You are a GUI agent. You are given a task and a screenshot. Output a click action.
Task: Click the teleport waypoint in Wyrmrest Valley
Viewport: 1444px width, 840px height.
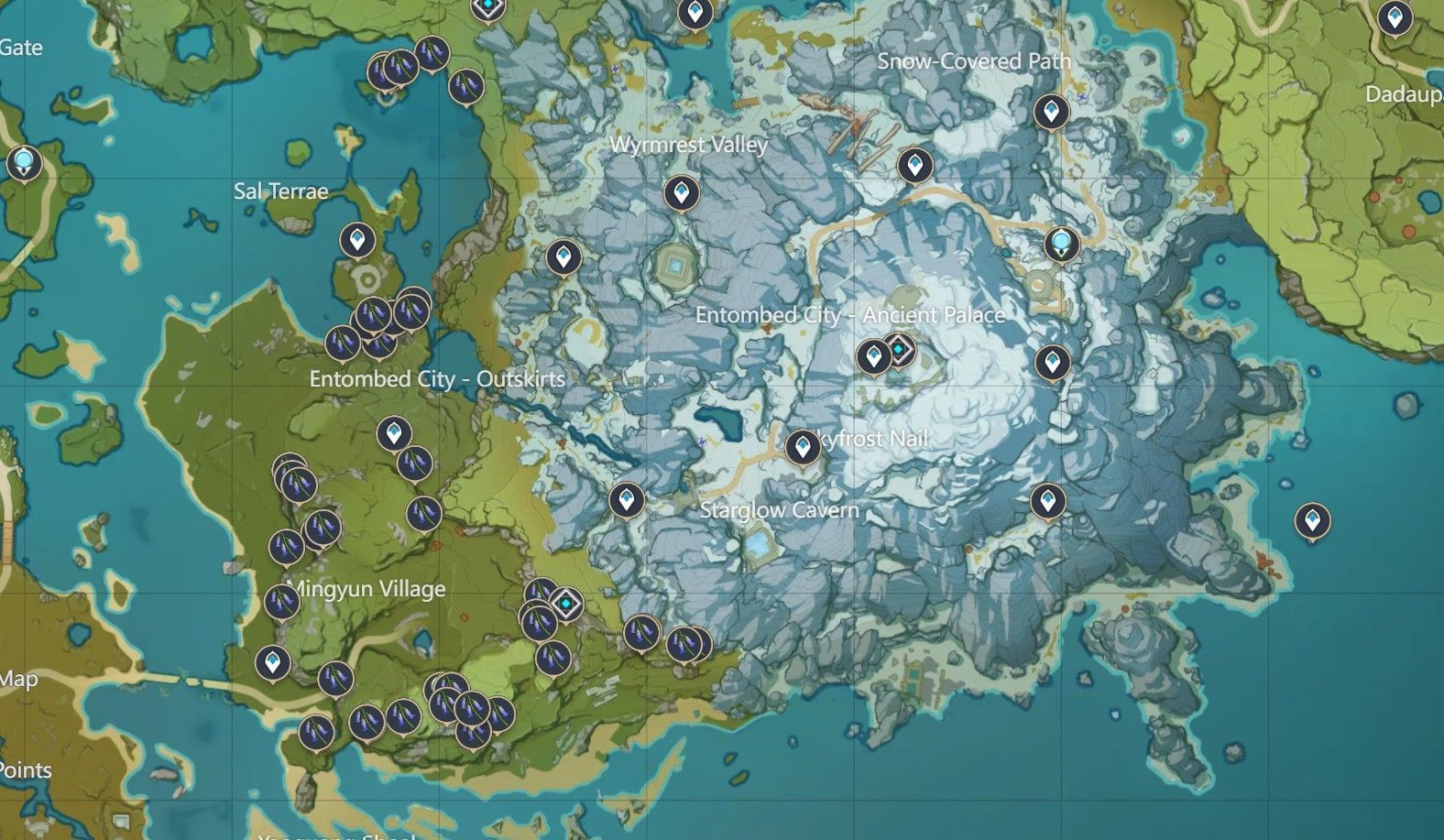[682, 193]
